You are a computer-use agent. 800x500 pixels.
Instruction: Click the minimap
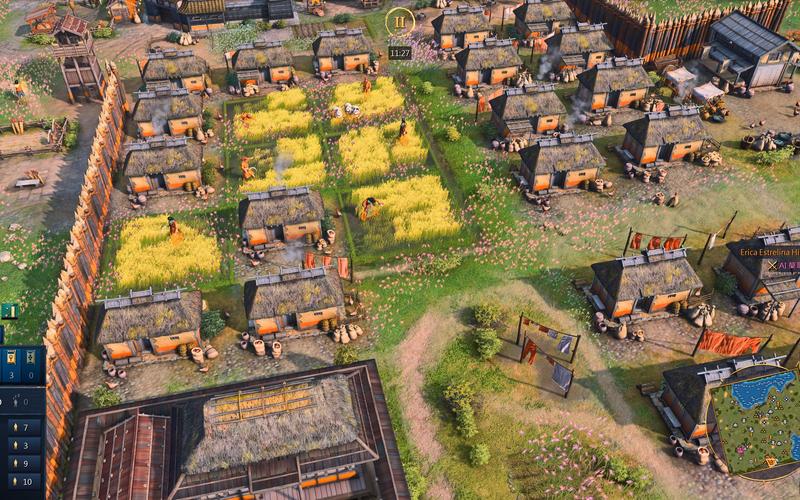pyautogui.click(x=762, y=420)
